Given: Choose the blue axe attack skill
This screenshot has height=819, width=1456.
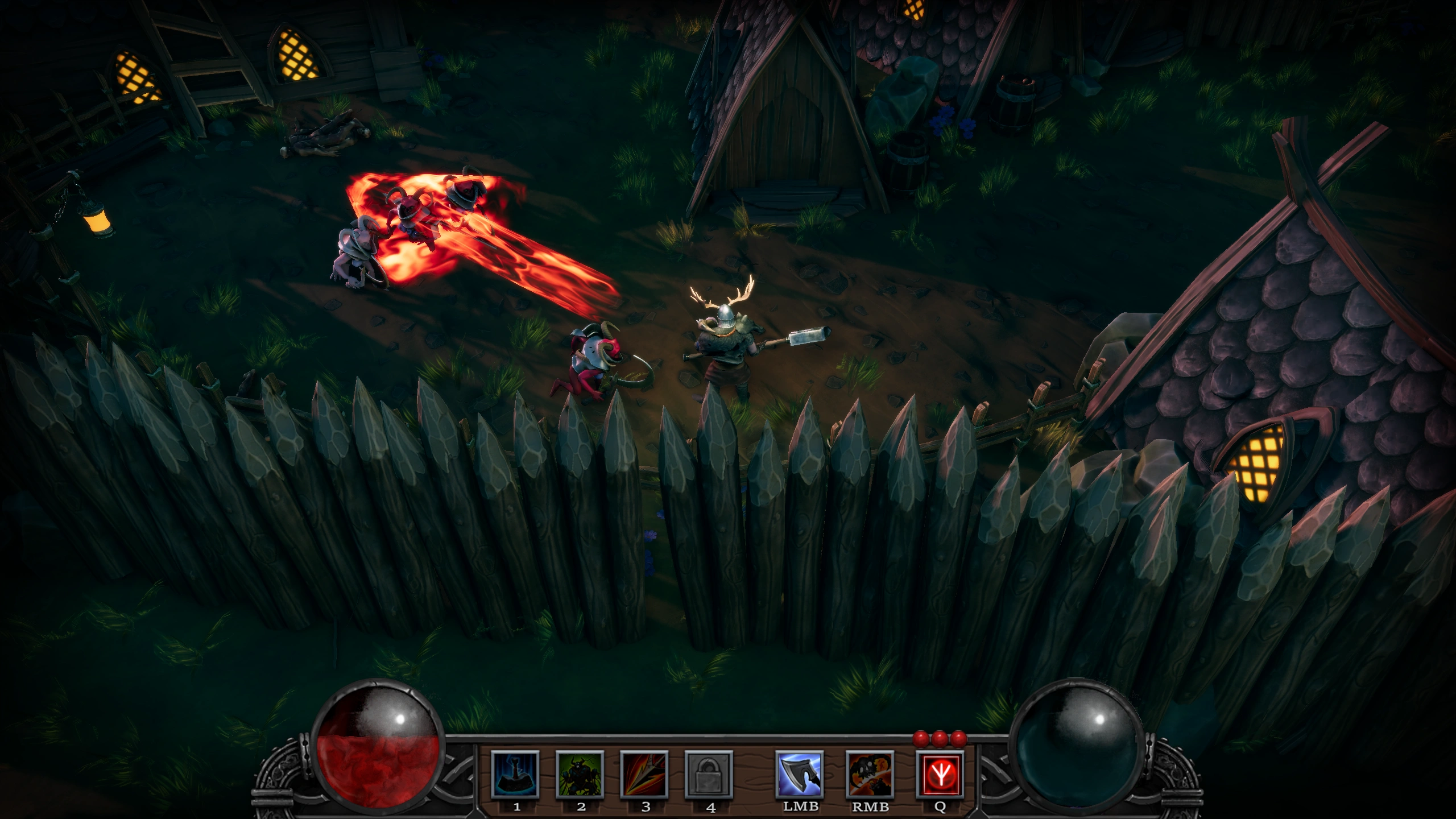Looking at the screenshot, I should pyautogui.click(x=800, y=774).
